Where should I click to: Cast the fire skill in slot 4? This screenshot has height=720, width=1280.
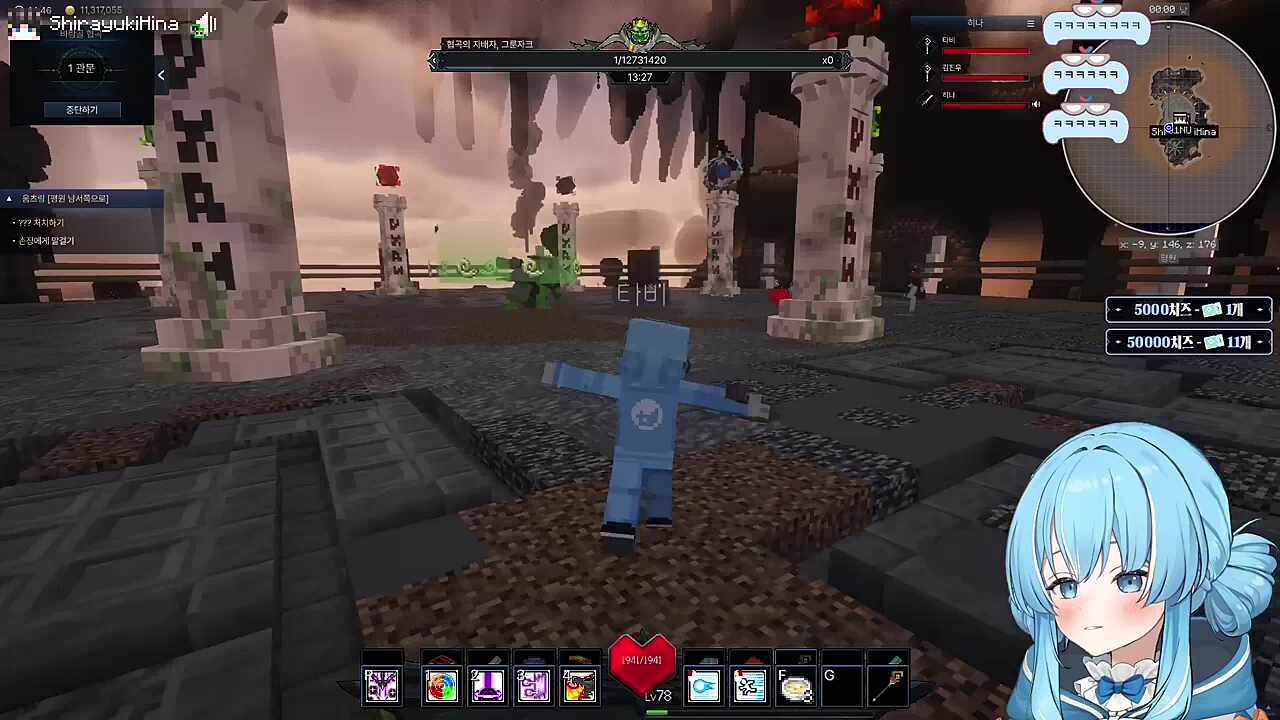579,686
